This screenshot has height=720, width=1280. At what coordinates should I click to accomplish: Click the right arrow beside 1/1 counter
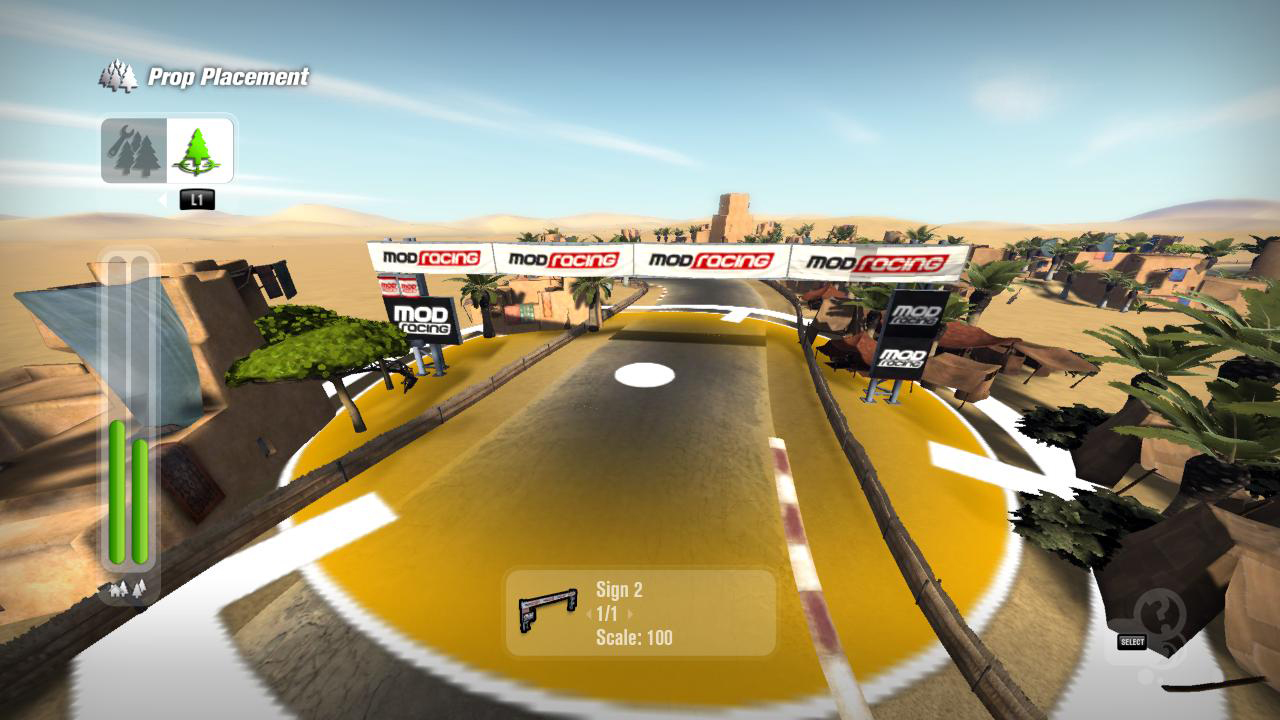(629, 613)
